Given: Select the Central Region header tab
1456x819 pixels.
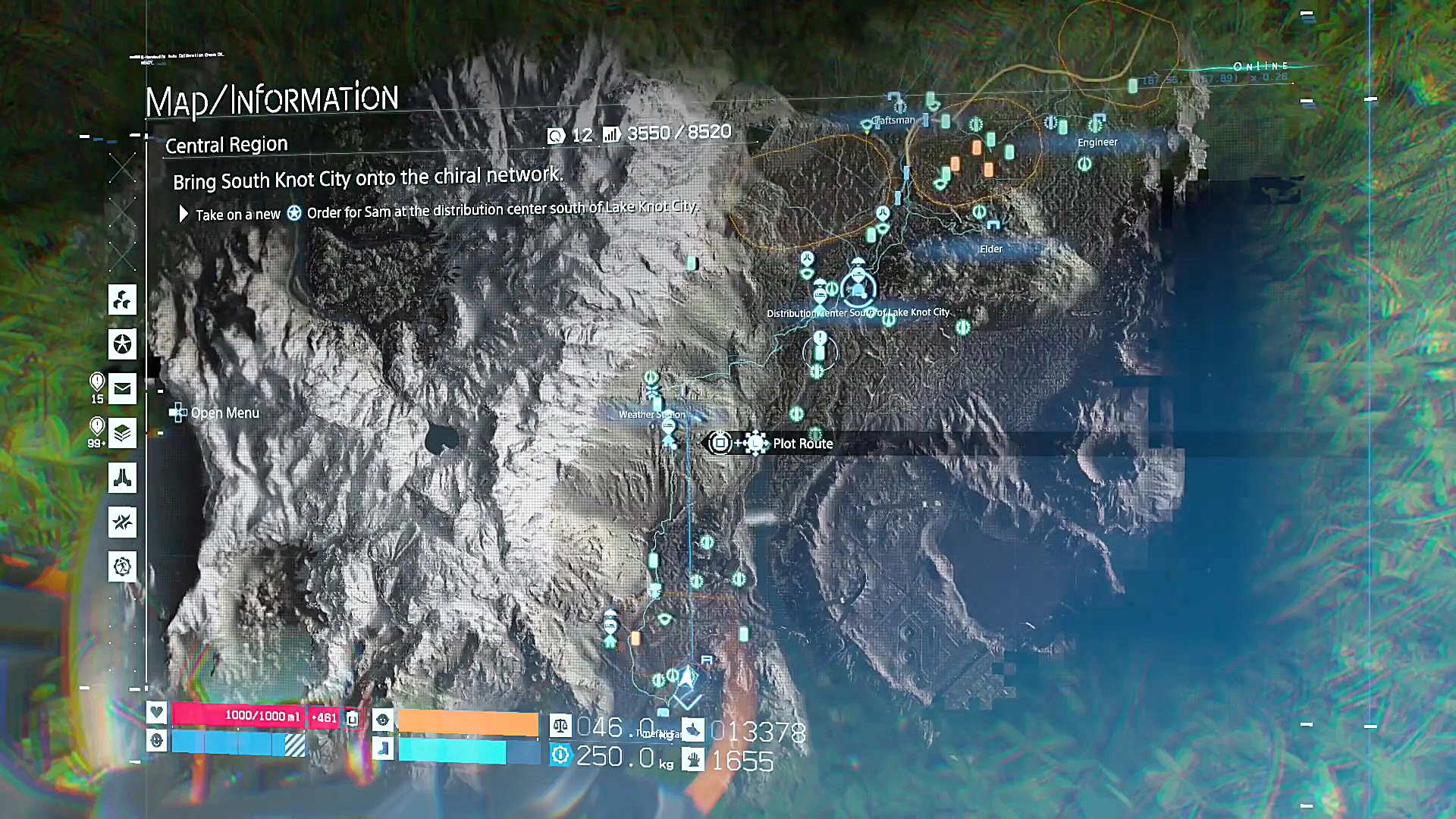Looking at the screenshot, I should (227, 145).
